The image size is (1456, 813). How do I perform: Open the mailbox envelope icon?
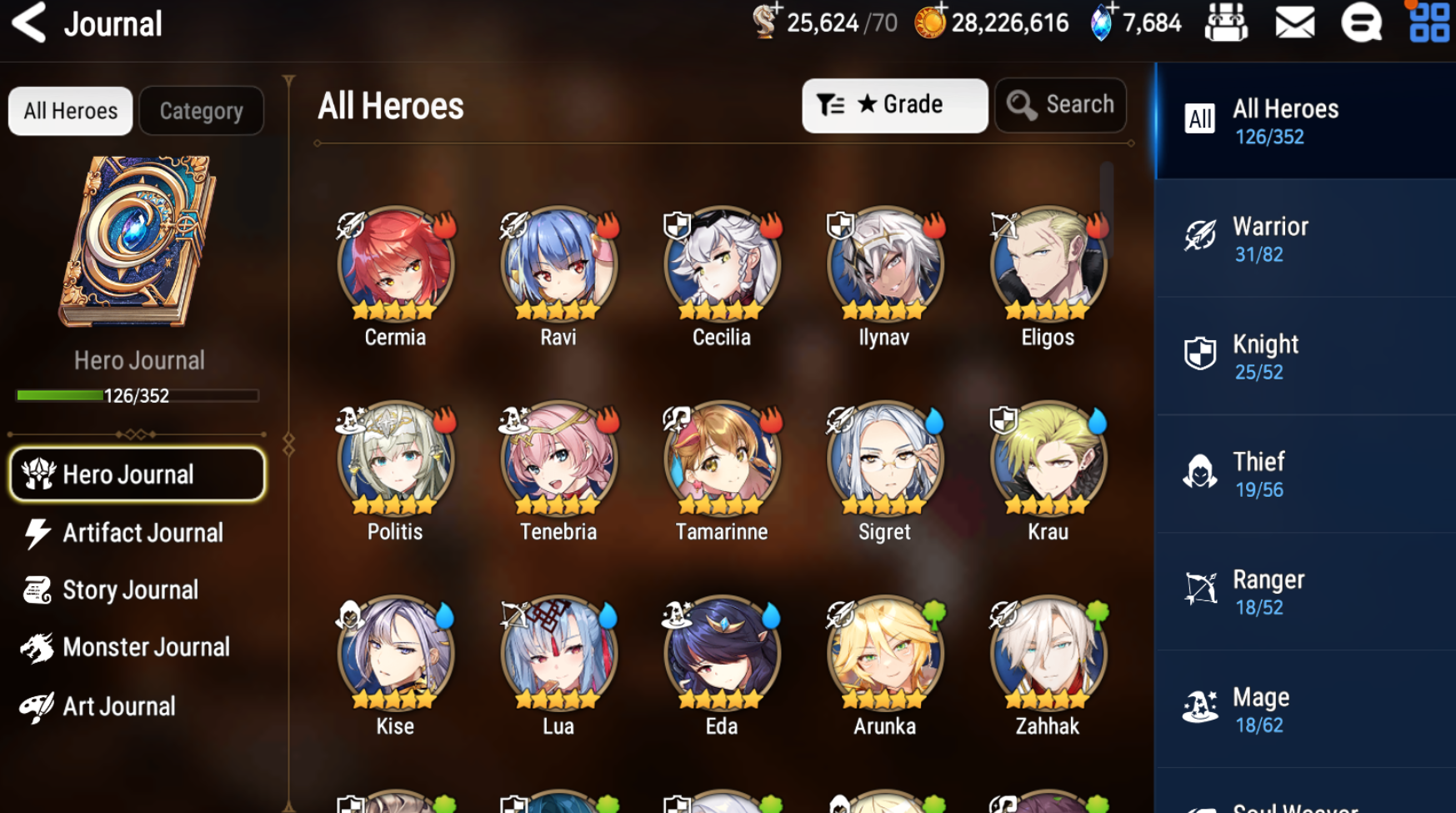1294,23
